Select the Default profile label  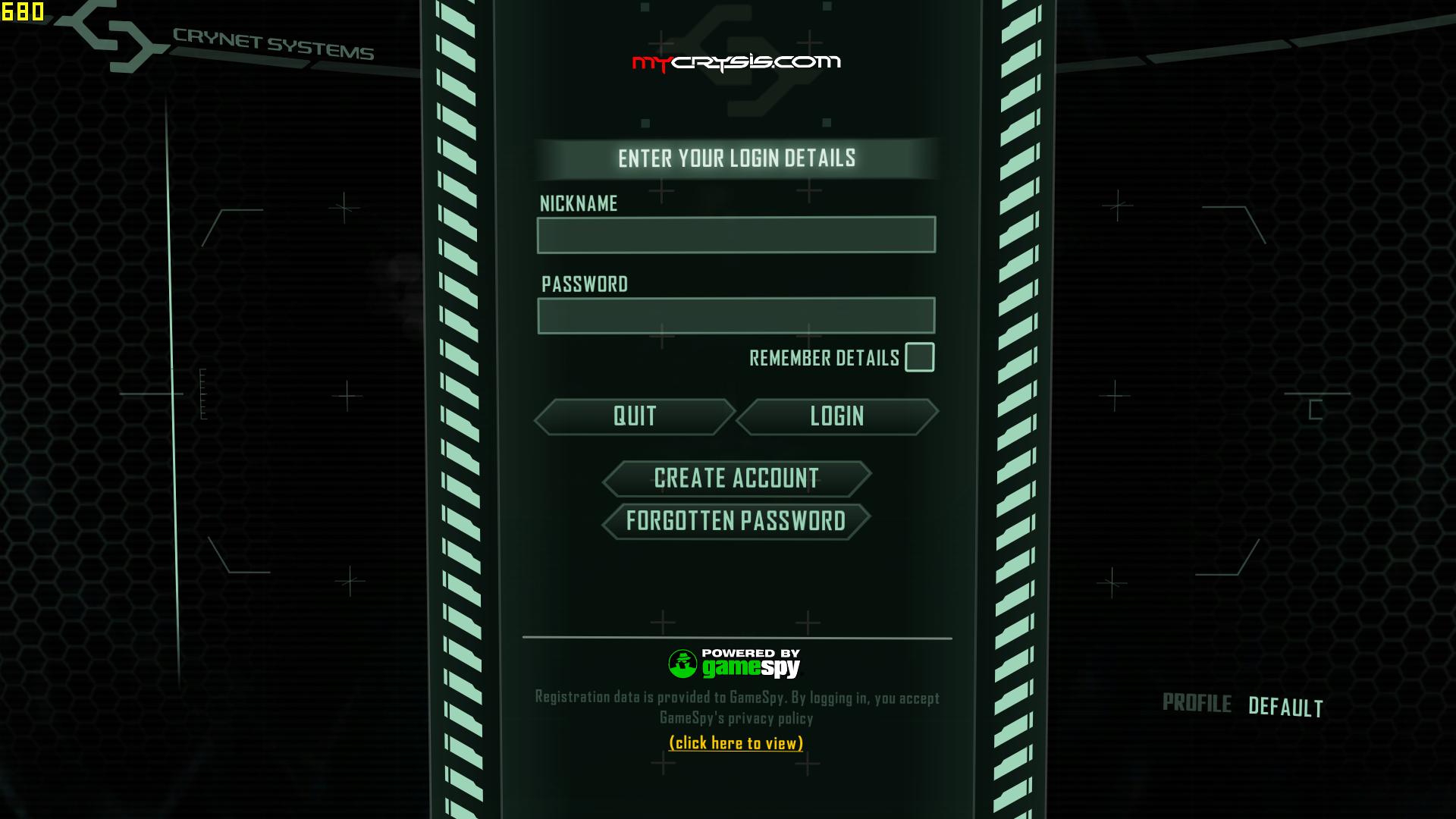[1285, 707]
